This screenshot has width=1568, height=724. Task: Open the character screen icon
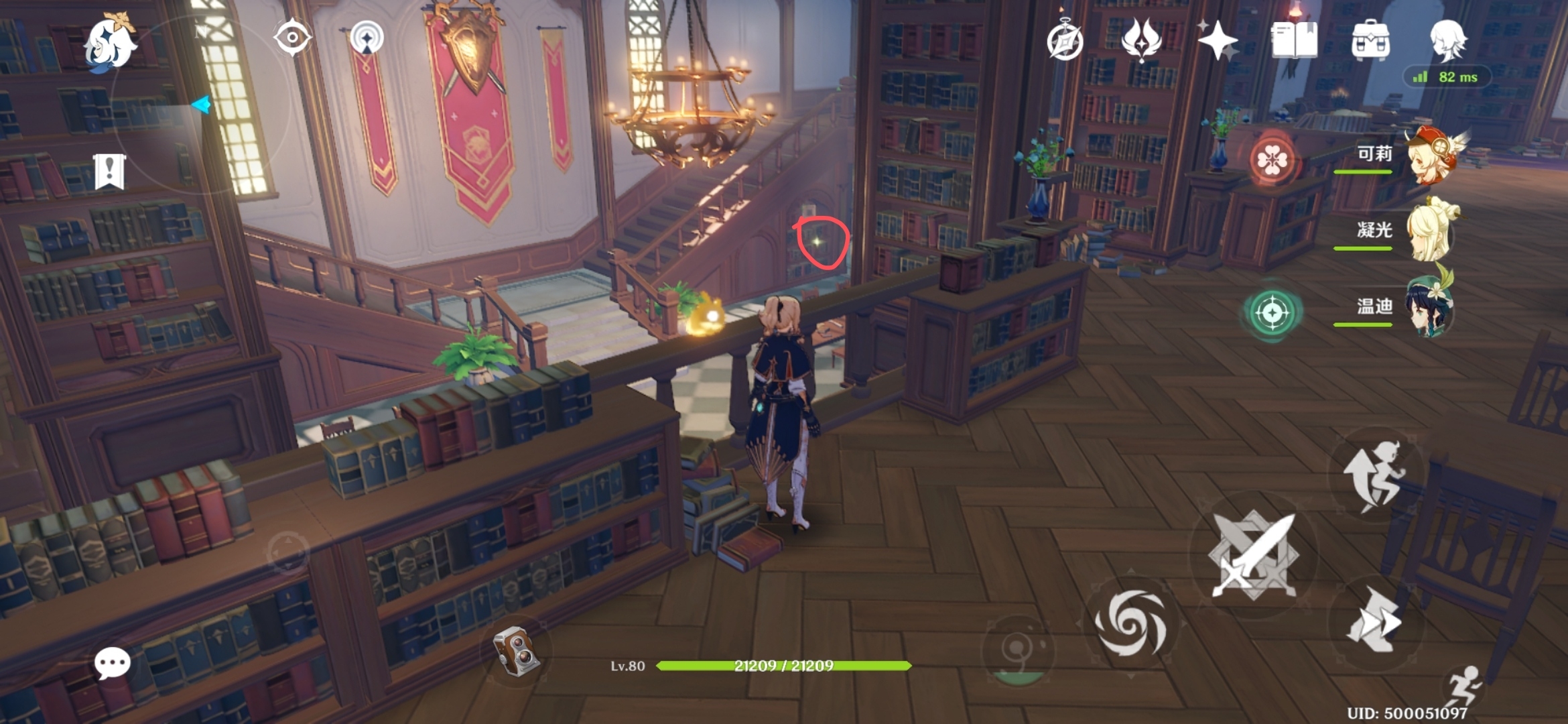click(x=1447, y=40)
